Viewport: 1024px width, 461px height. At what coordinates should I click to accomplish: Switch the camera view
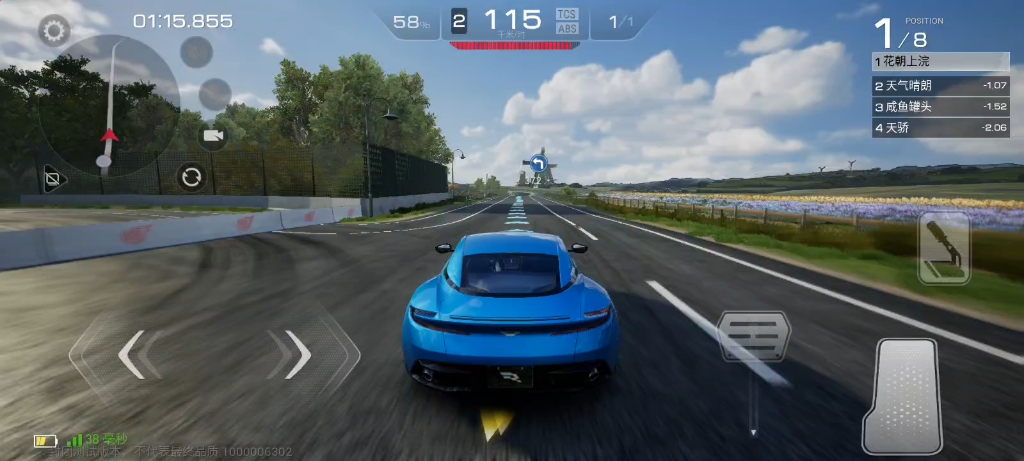click(212, 135)
